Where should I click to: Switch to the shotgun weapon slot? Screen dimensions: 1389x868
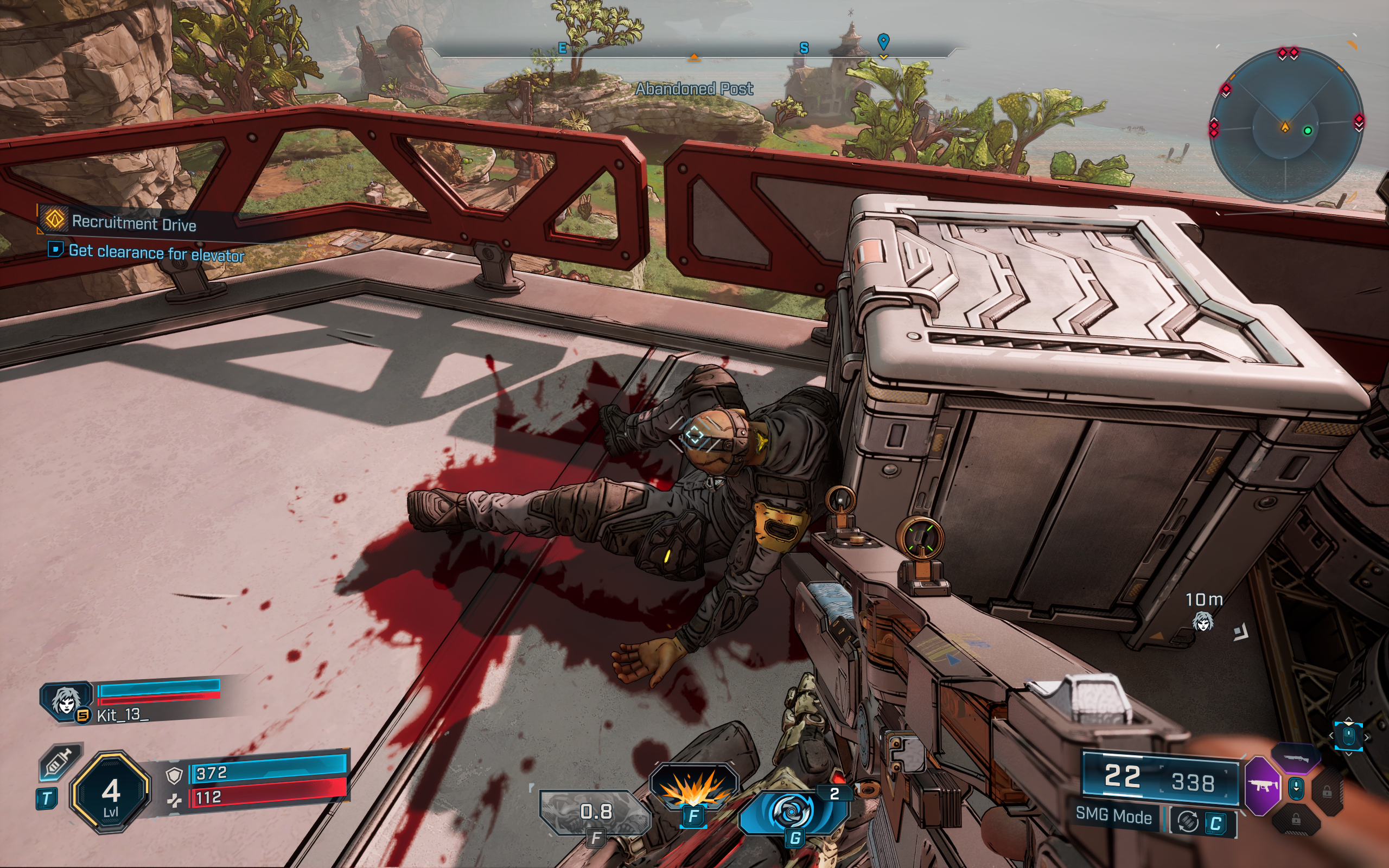(1296, 758)
